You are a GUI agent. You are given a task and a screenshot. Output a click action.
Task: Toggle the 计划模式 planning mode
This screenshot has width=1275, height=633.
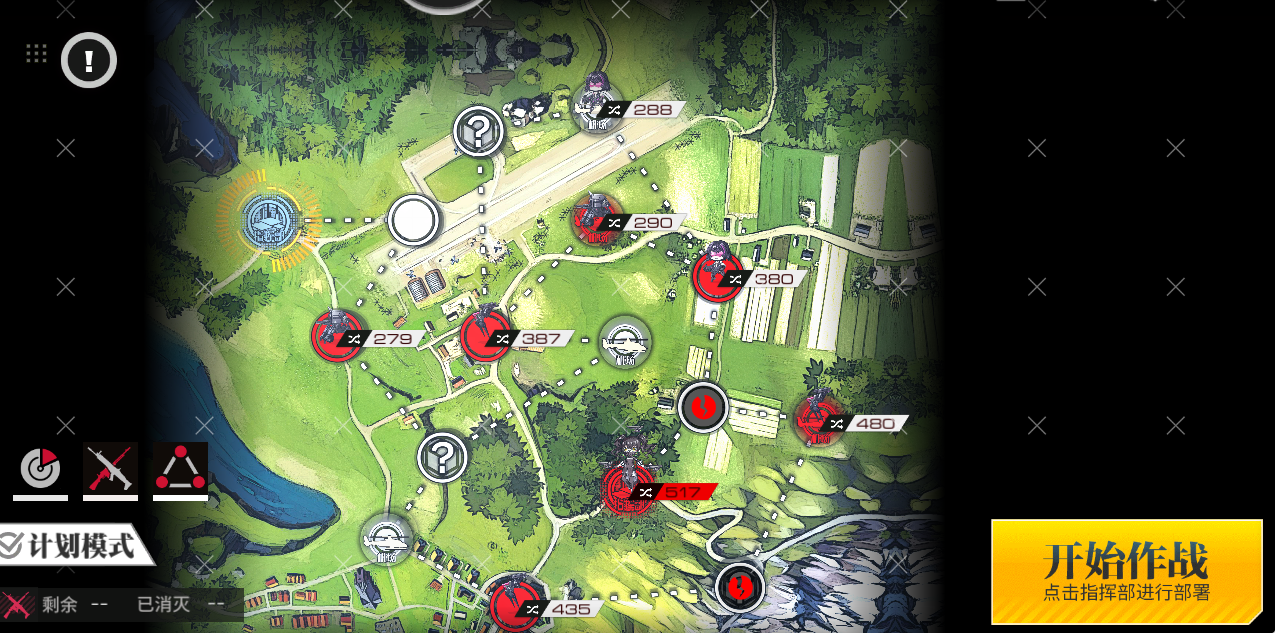[76, 546]
